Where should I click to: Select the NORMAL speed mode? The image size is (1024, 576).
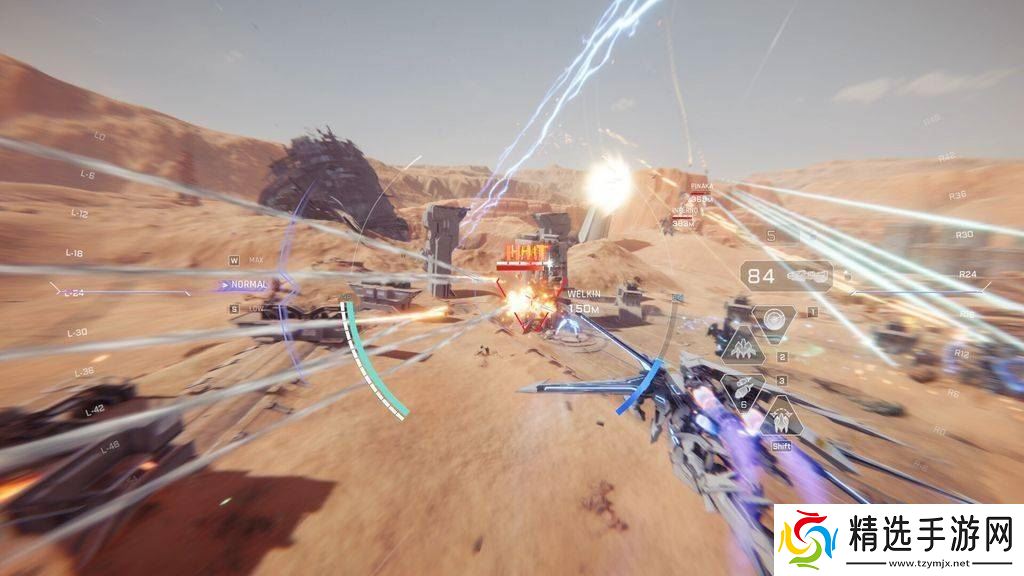(248, 284)
